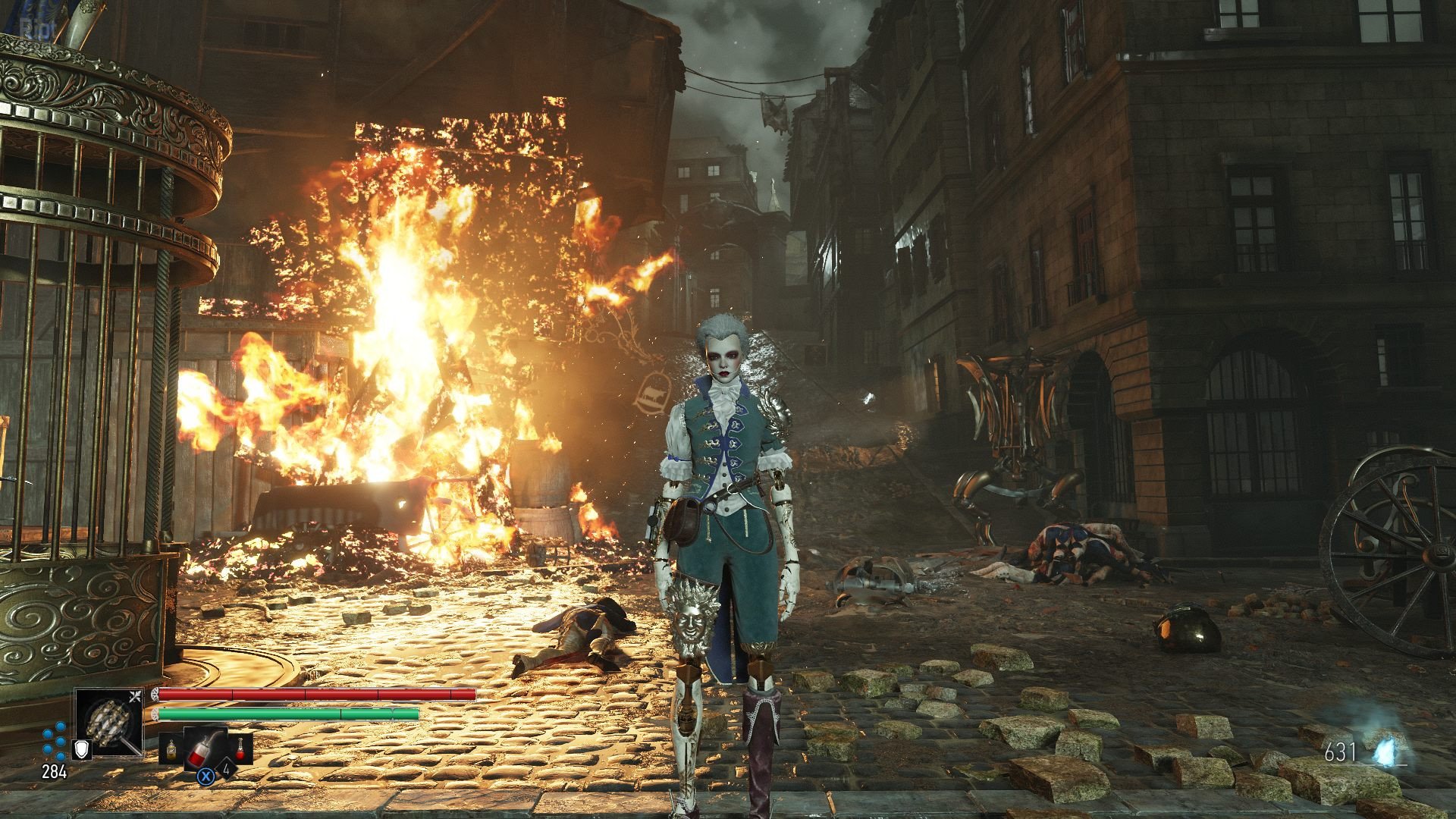This screenshot has width=1456, height=819.
Task: Choose the small red vial slot
Action: 242,748
